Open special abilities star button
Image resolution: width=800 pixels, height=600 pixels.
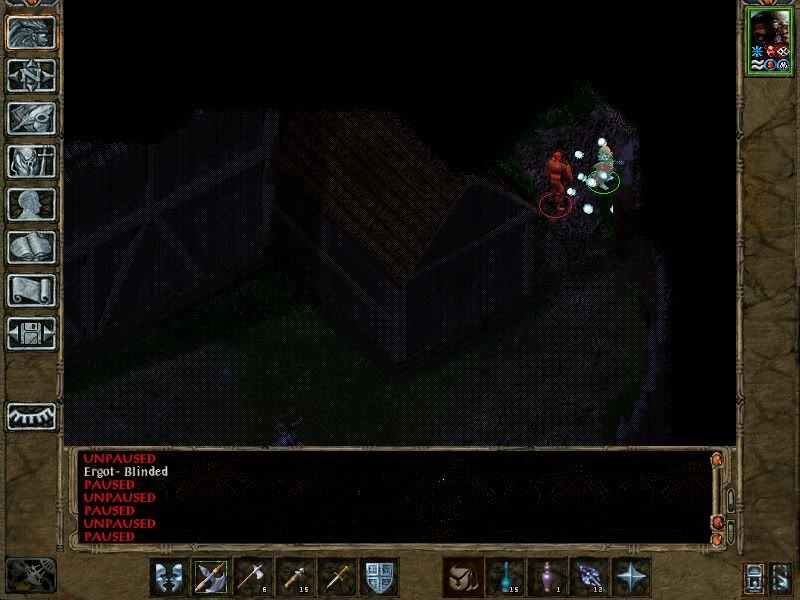[x=631, y=577]
